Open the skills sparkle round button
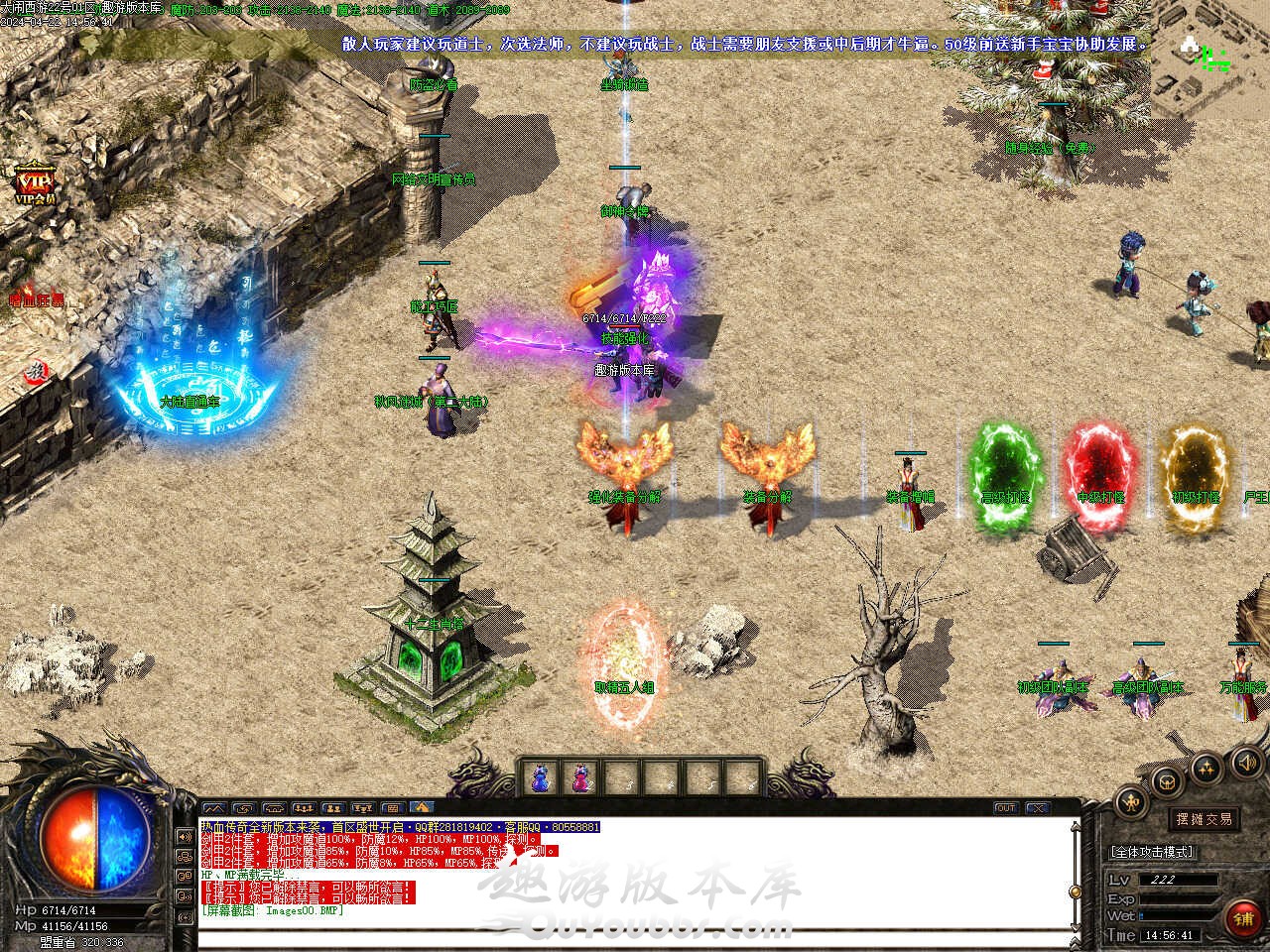 (x=1206, y=768)
